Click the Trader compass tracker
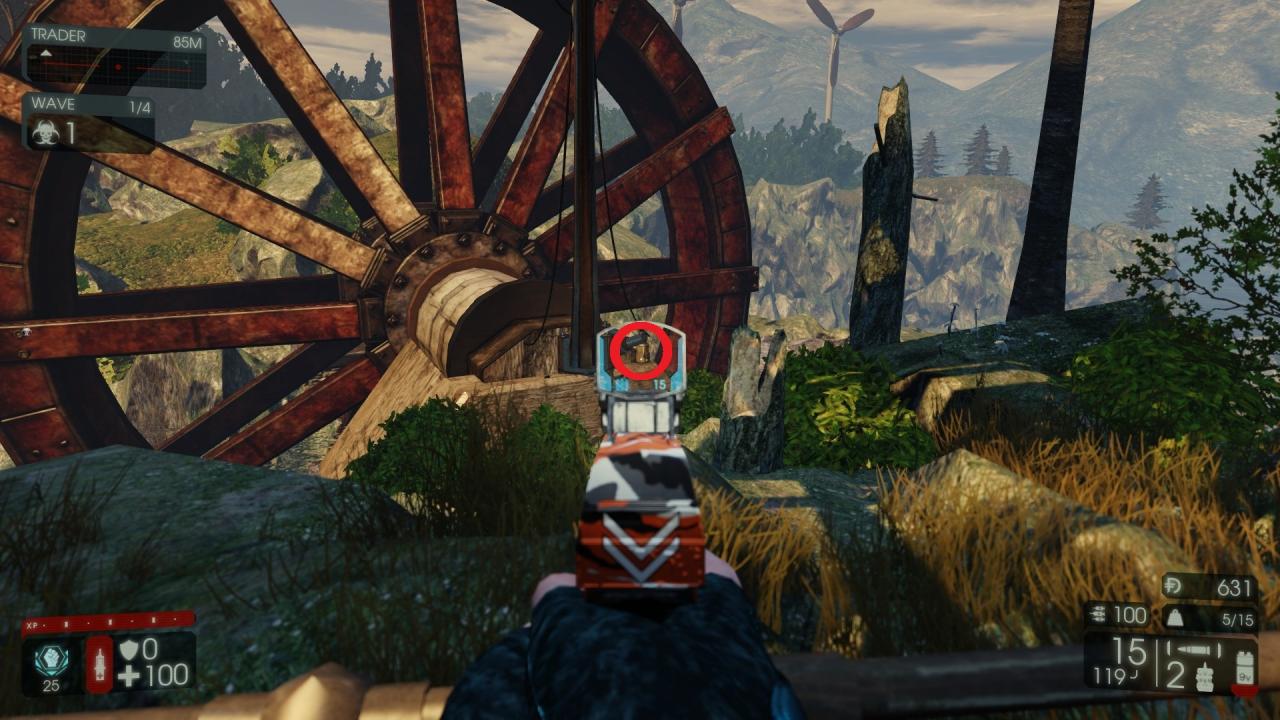The height and width of the screenshot is (720, 1280). point(114,67)
